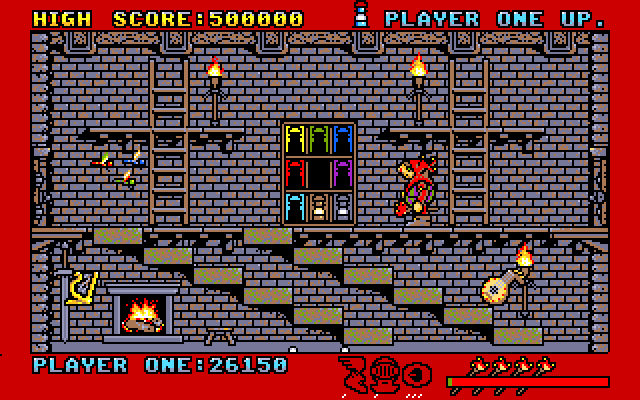640x400 pixels.
Task: Choose the knight helmet inventory item
Action: pos(386,373)
